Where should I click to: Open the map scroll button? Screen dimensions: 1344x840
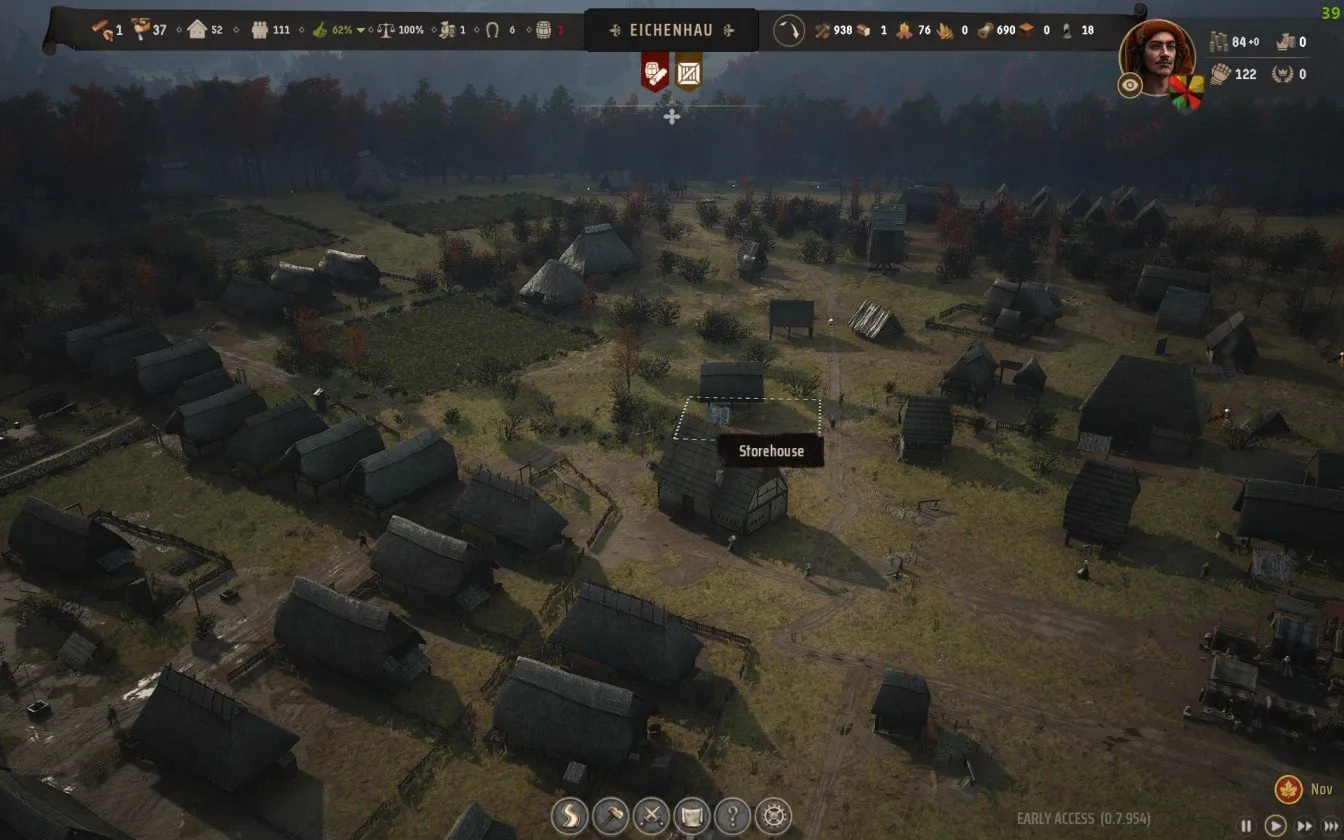pos(692,813)
